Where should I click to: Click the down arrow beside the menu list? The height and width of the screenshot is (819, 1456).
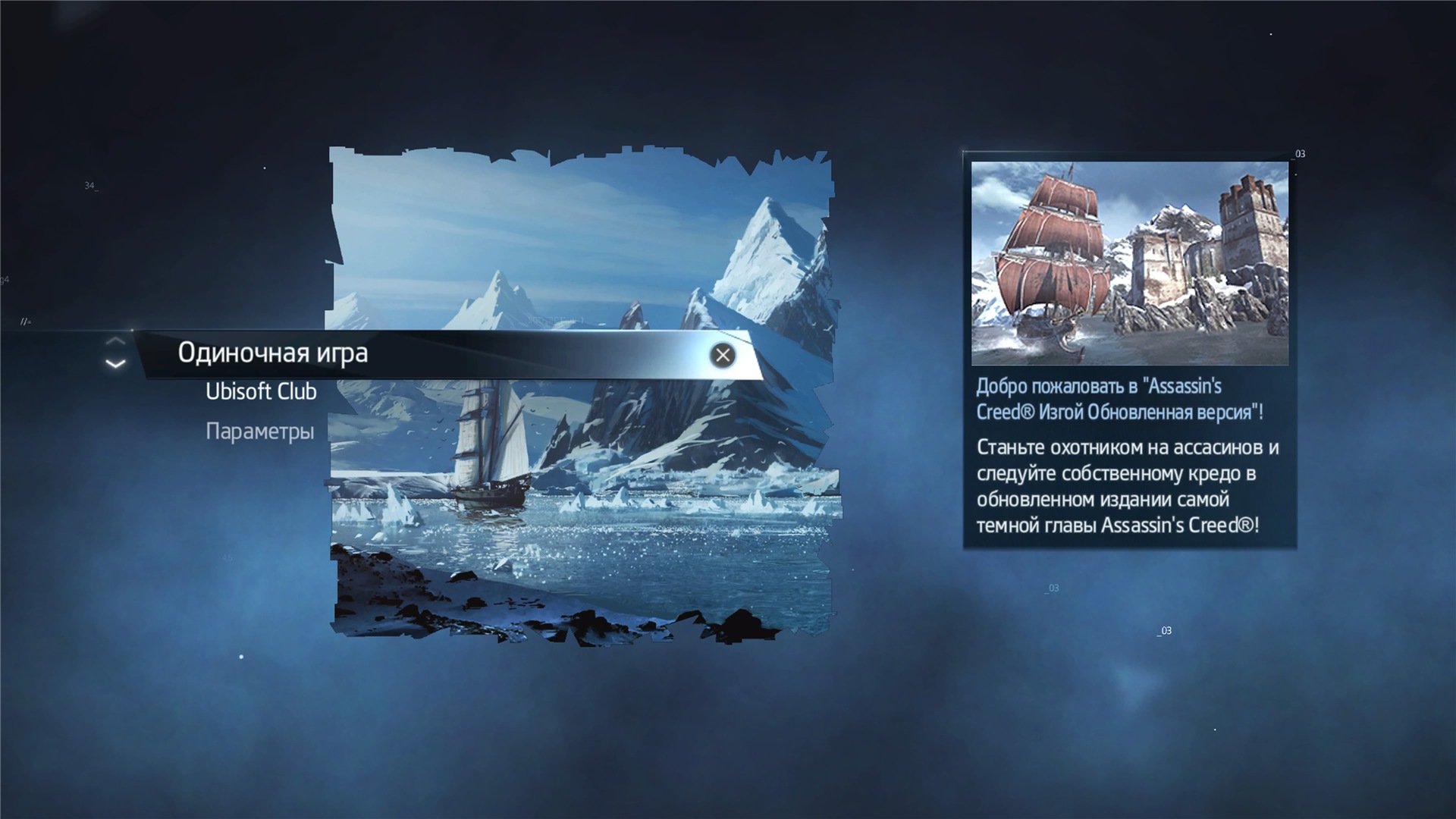click(115, 365)
